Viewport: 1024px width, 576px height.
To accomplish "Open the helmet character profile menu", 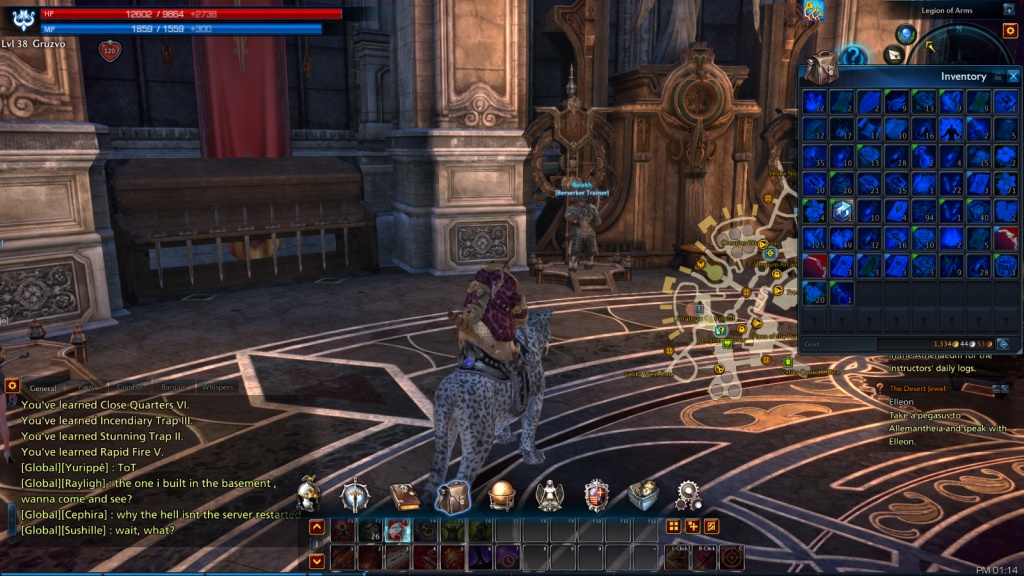I will tap(310, 493).
